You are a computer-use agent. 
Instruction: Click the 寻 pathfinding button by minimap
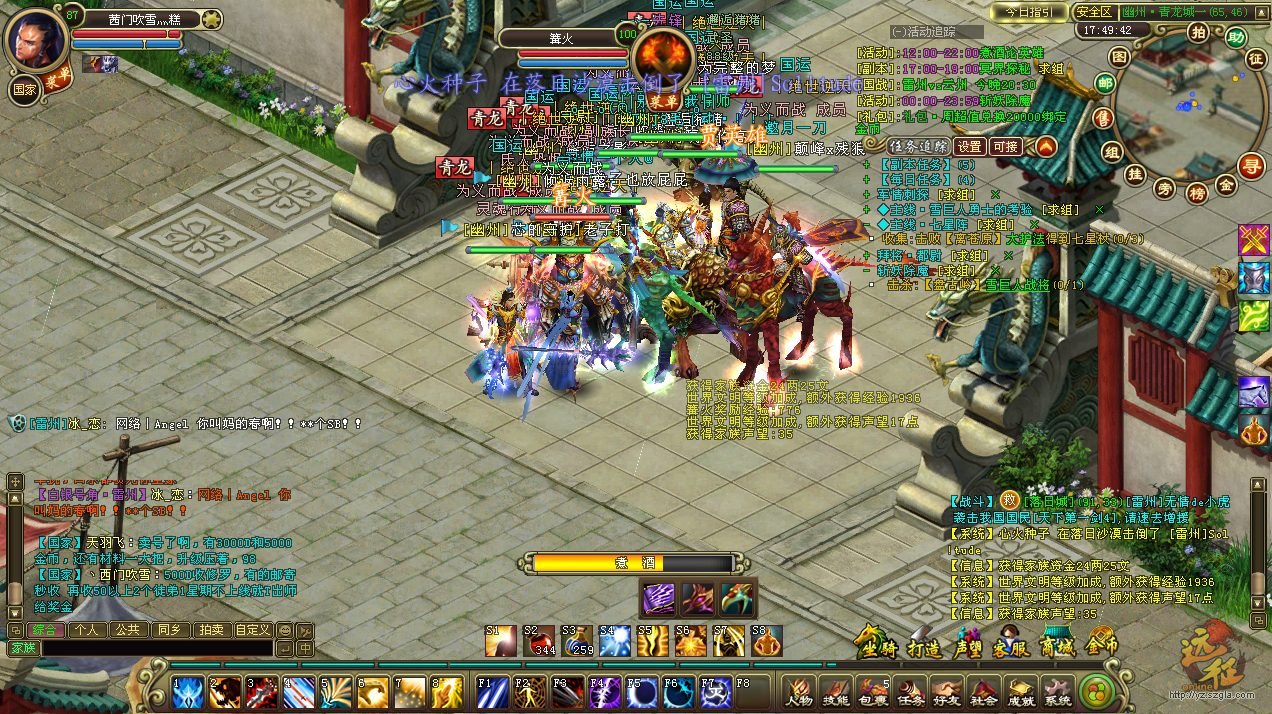[x=1250, y=165]
